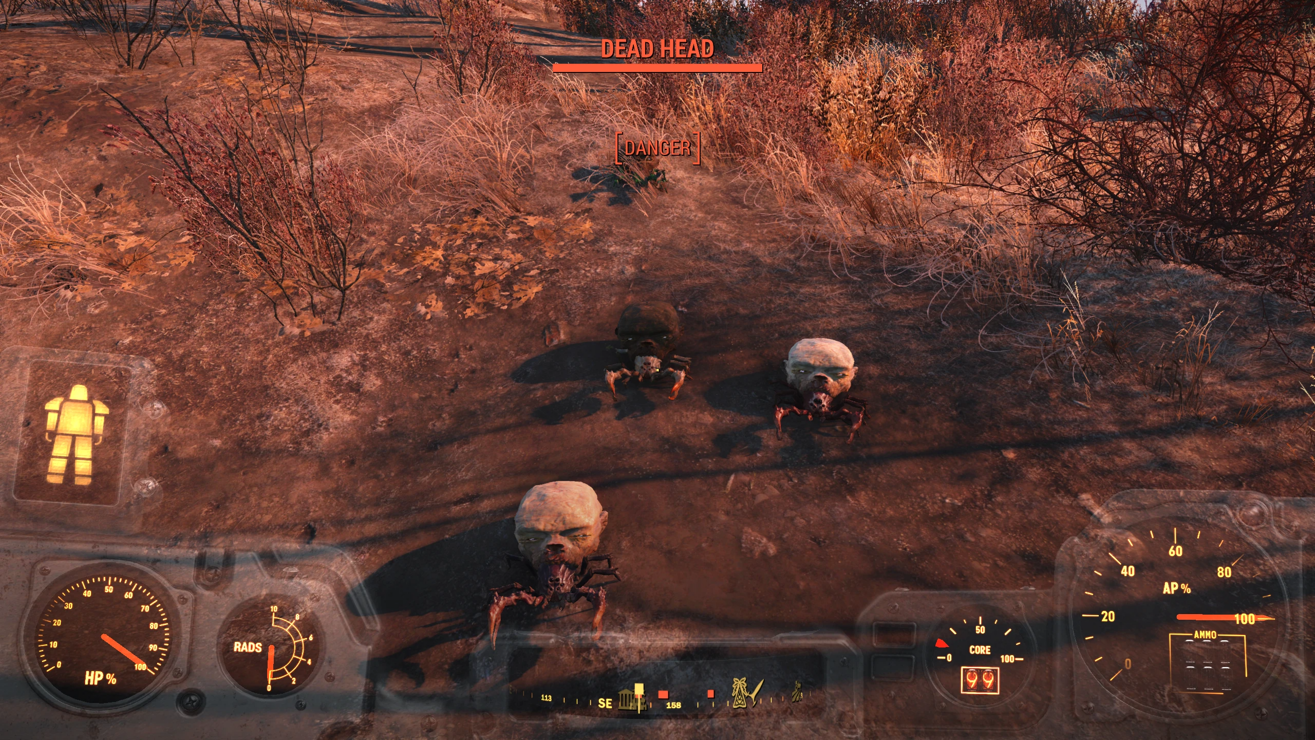Click the radio tower marker on the compass

(739, 692)
